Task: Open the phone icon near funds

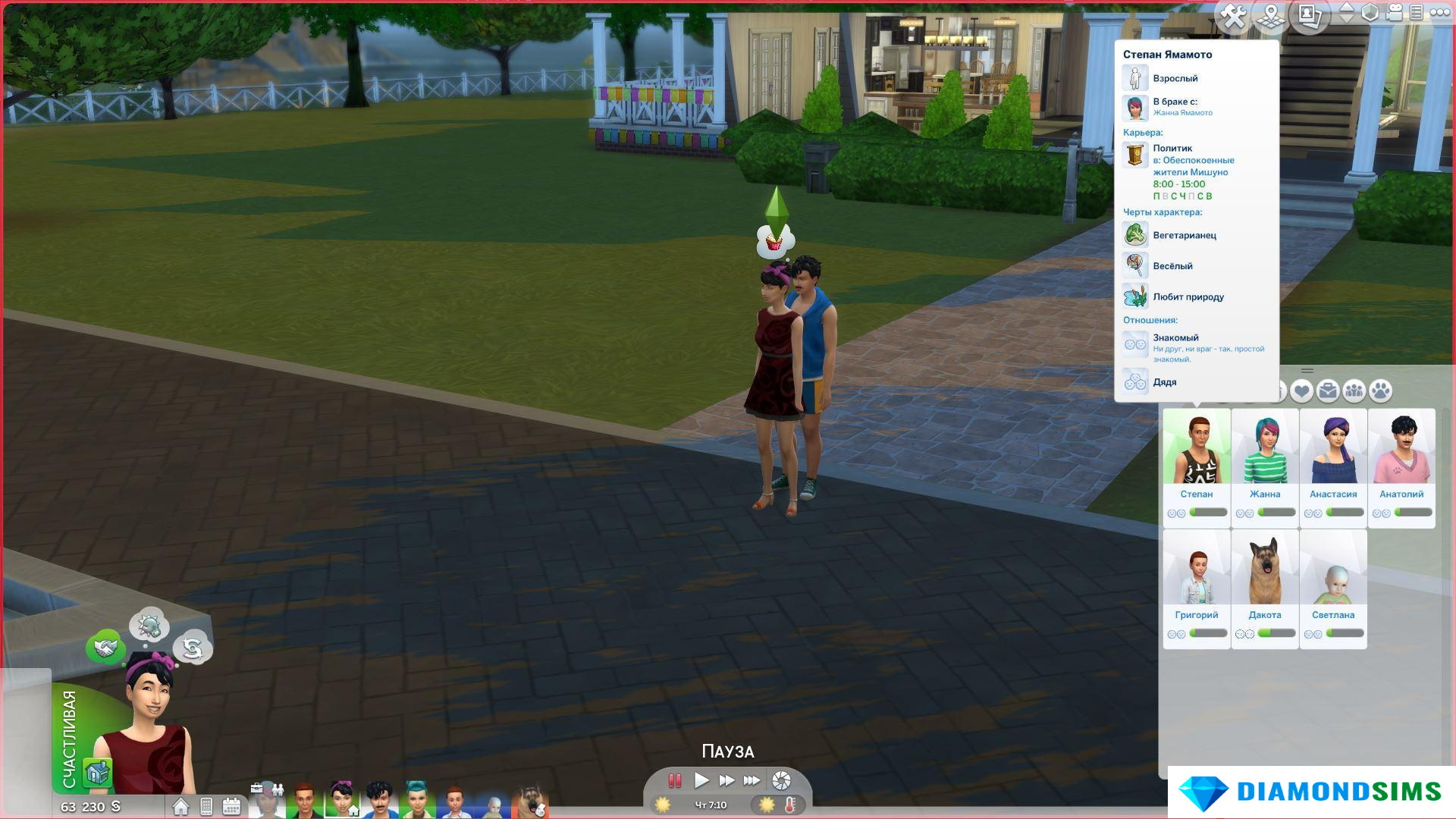Action: 206,806
